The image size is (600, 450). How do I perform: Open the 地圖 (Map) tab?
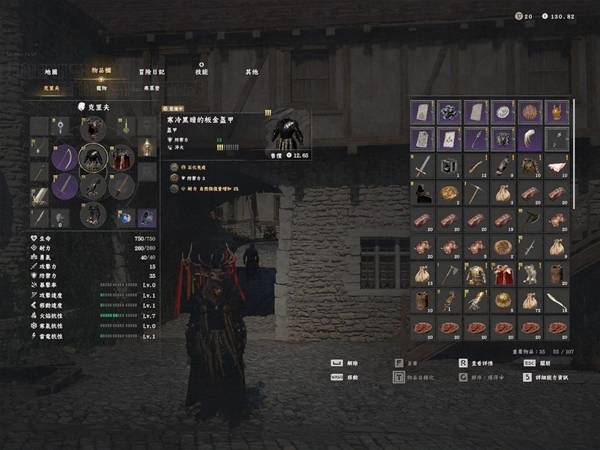pos(51,72)
